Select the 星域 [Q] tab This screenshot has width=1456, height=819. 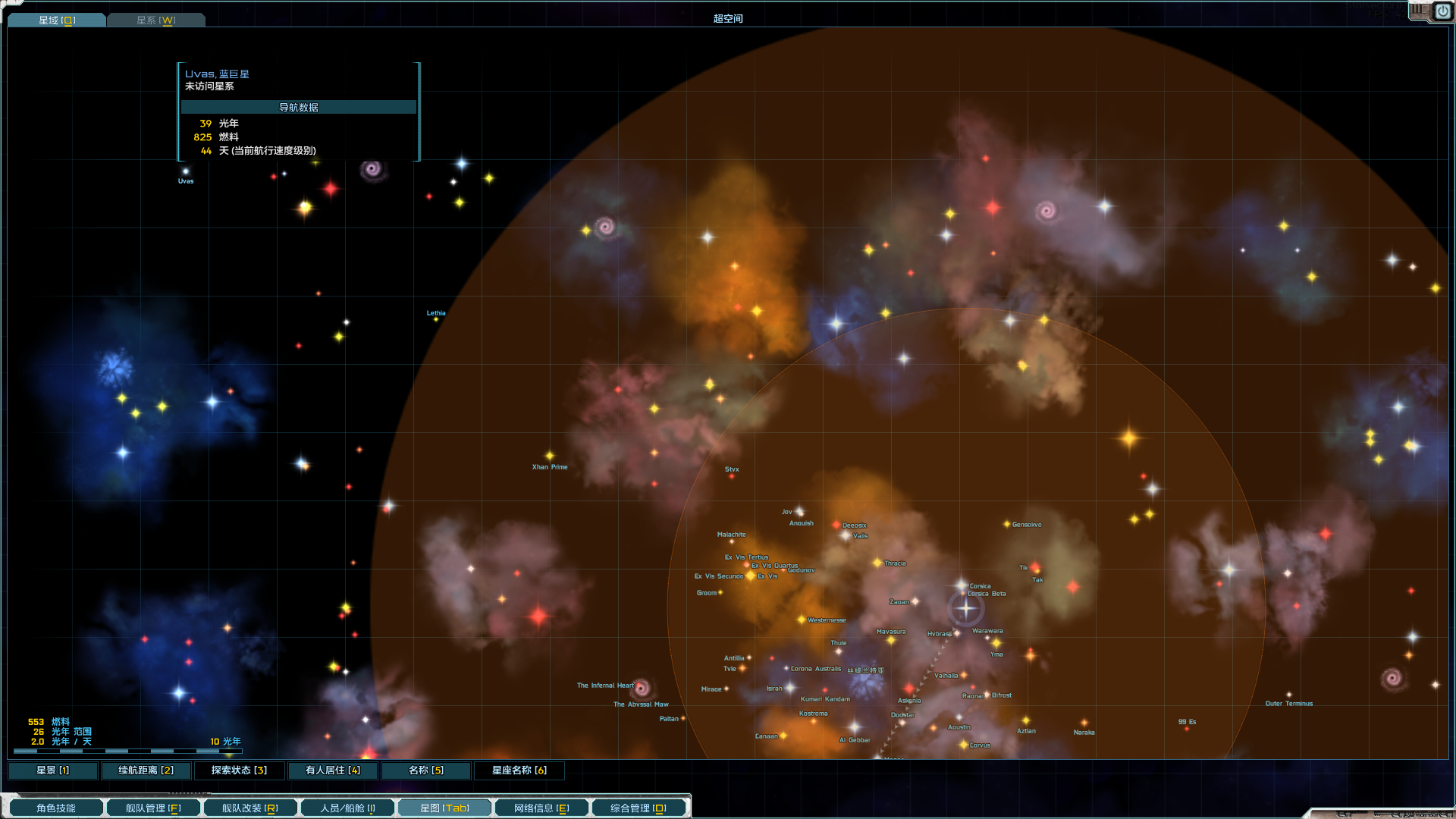(57, 19)
